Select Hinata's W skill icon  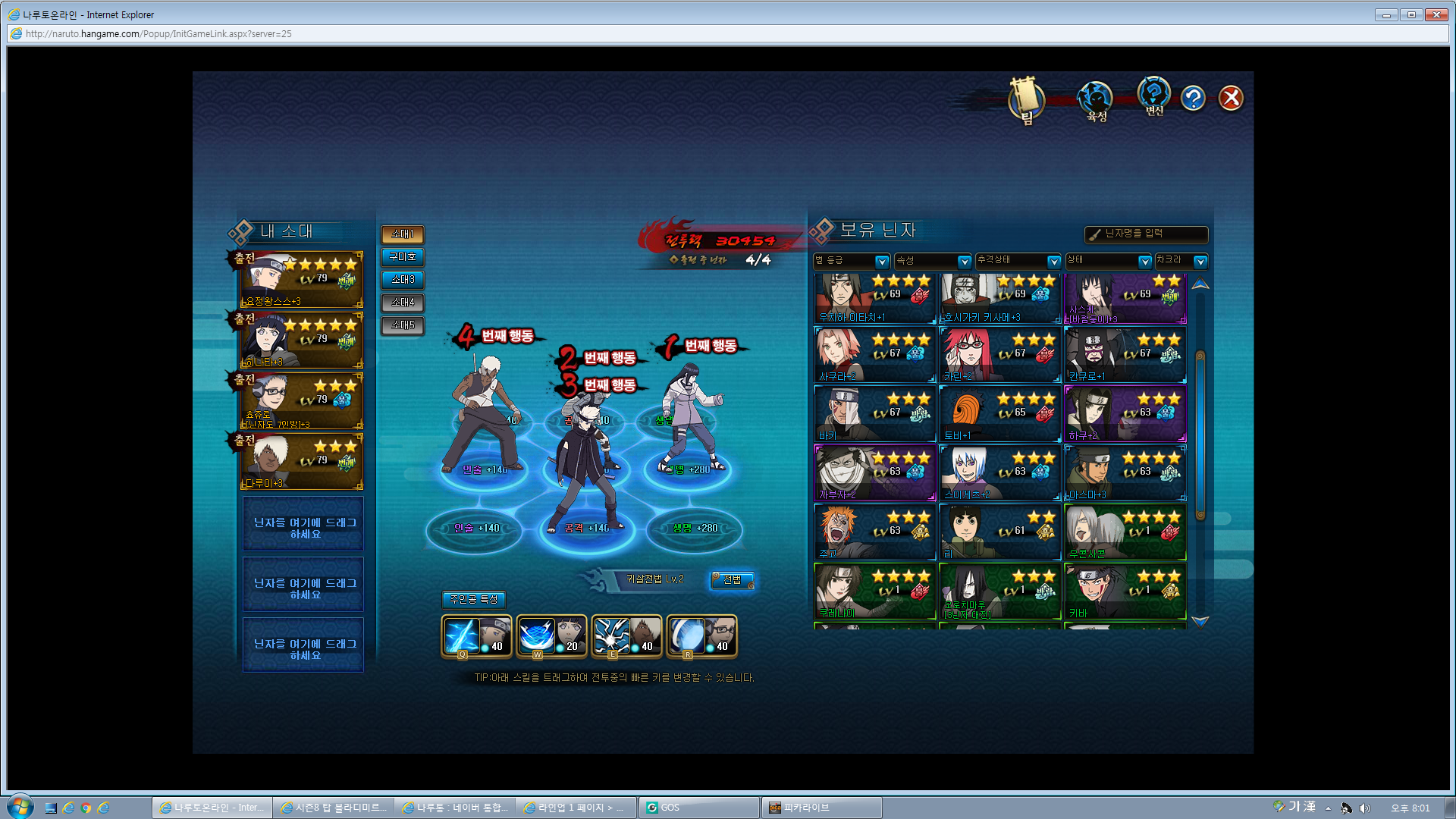point(551,635)
